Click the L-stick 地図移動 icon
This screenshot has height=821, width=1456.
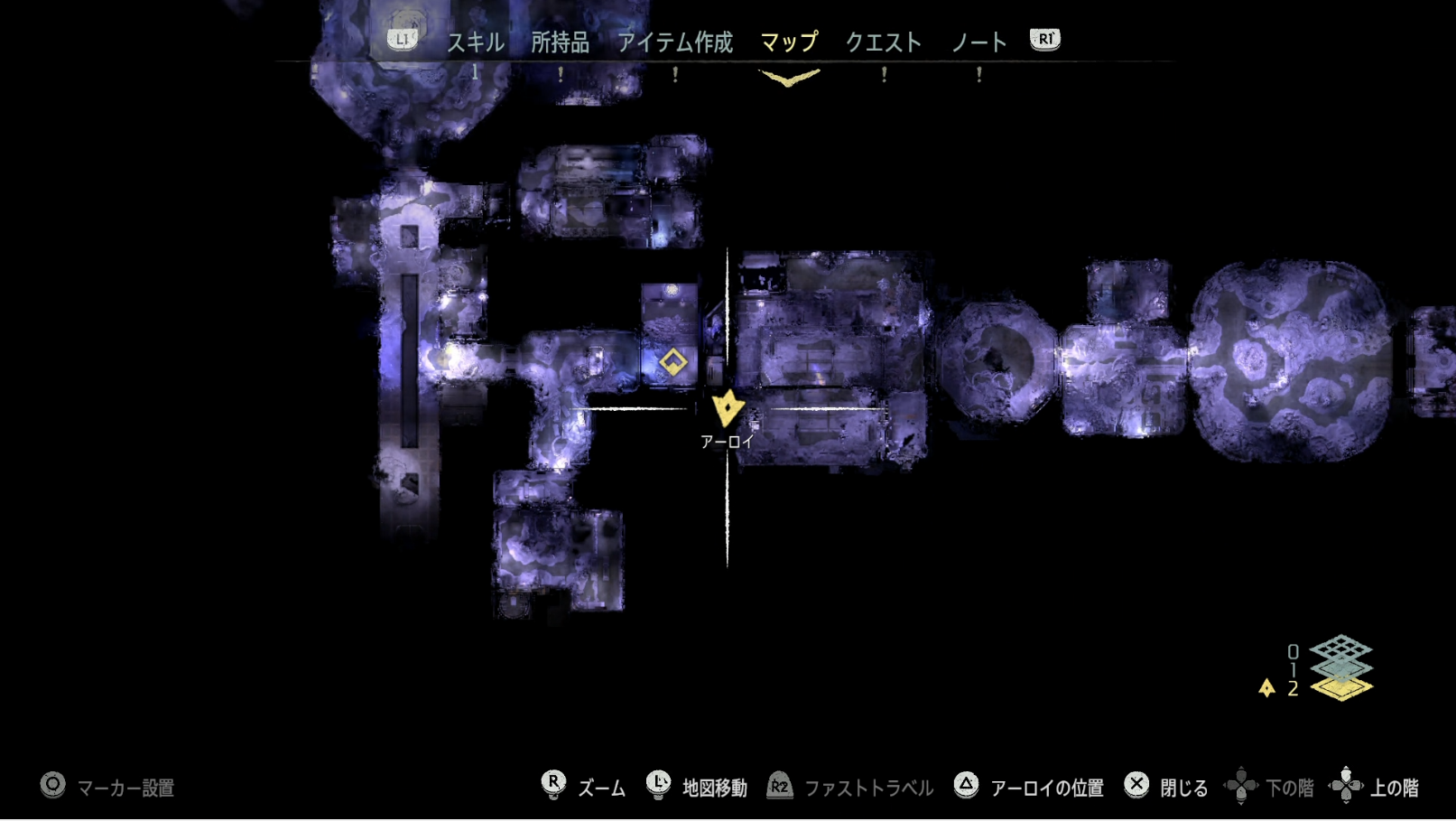point(658,786)
